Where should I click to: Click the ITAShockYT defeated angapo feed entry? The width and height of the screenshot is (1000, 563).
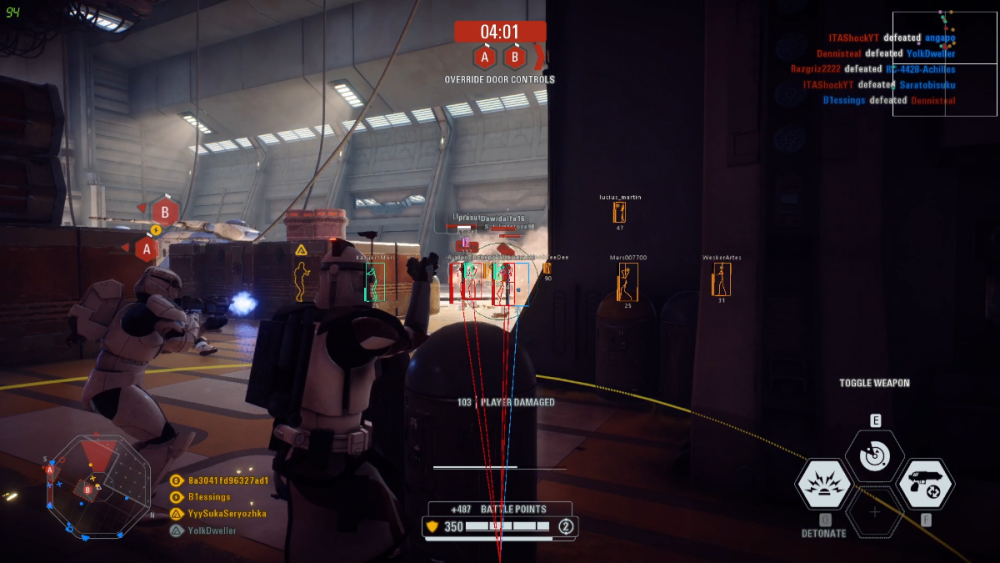888,38
